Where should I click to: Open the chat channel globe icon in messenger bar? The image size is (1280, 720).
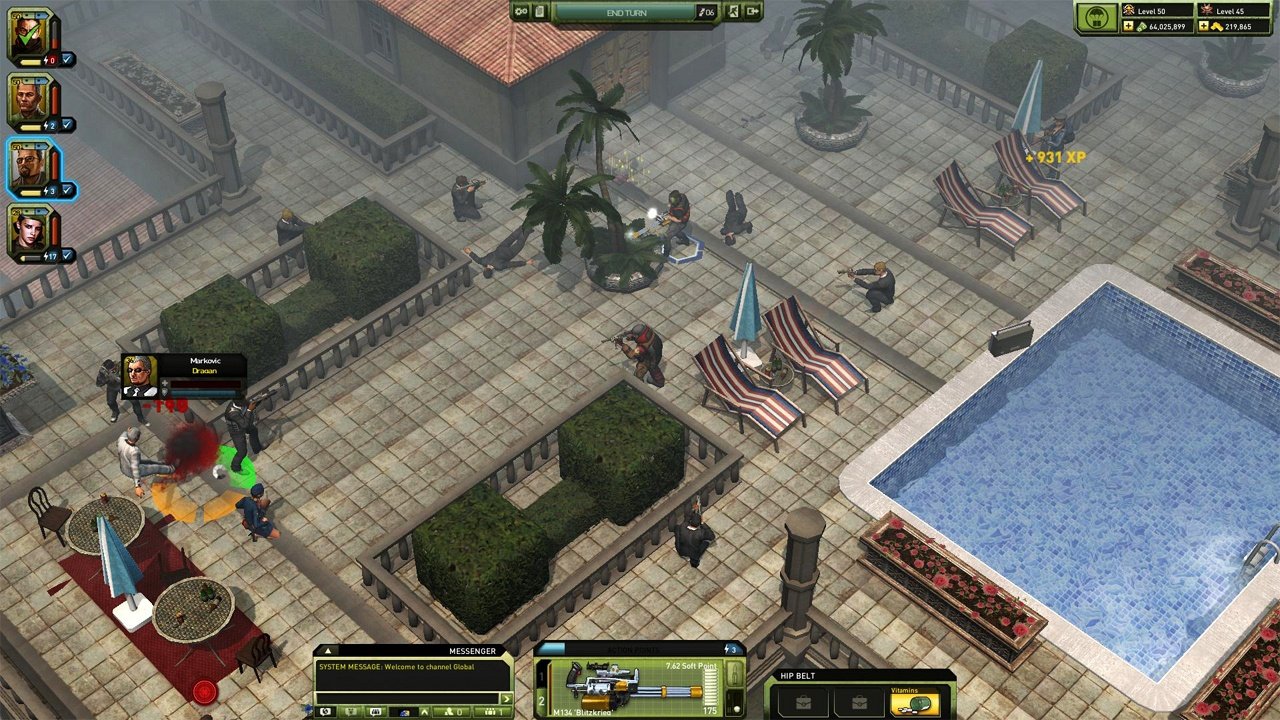326,711
